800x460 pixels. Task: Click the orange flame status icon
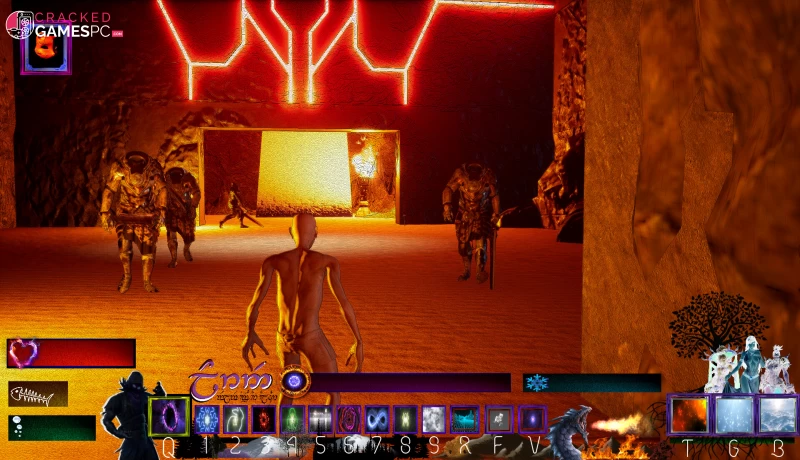click(46, 50)
